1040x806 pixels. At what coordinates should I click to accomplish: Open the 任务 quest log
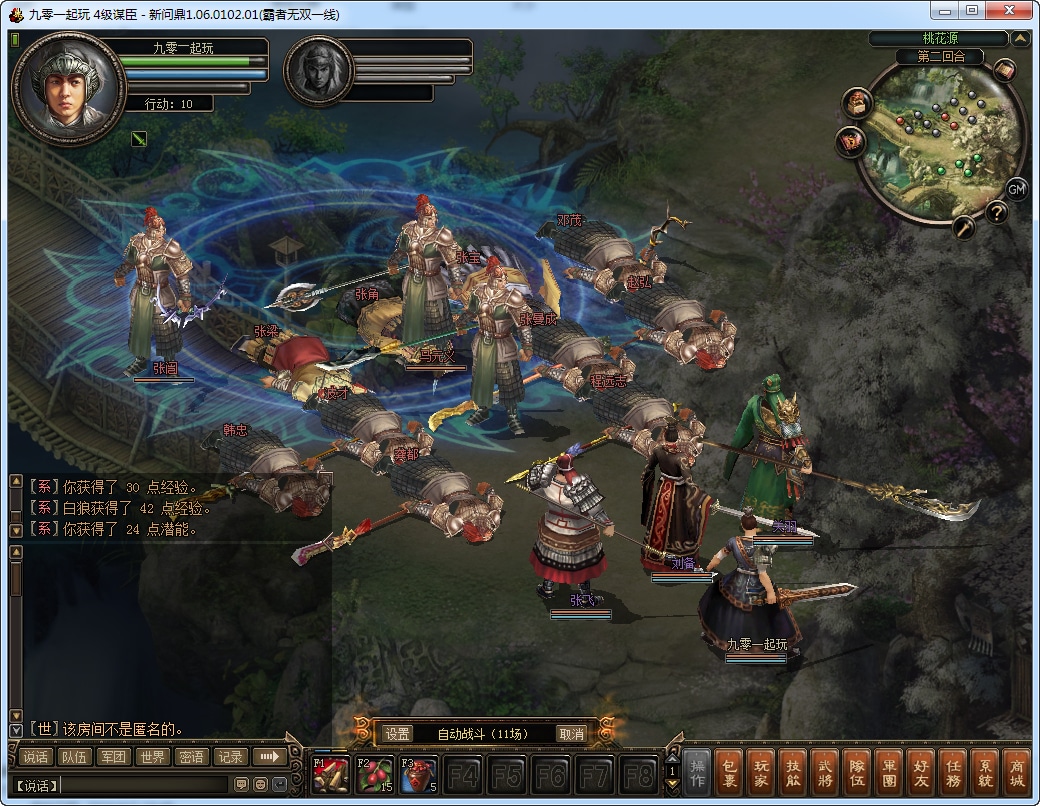(x=950, y=774)
